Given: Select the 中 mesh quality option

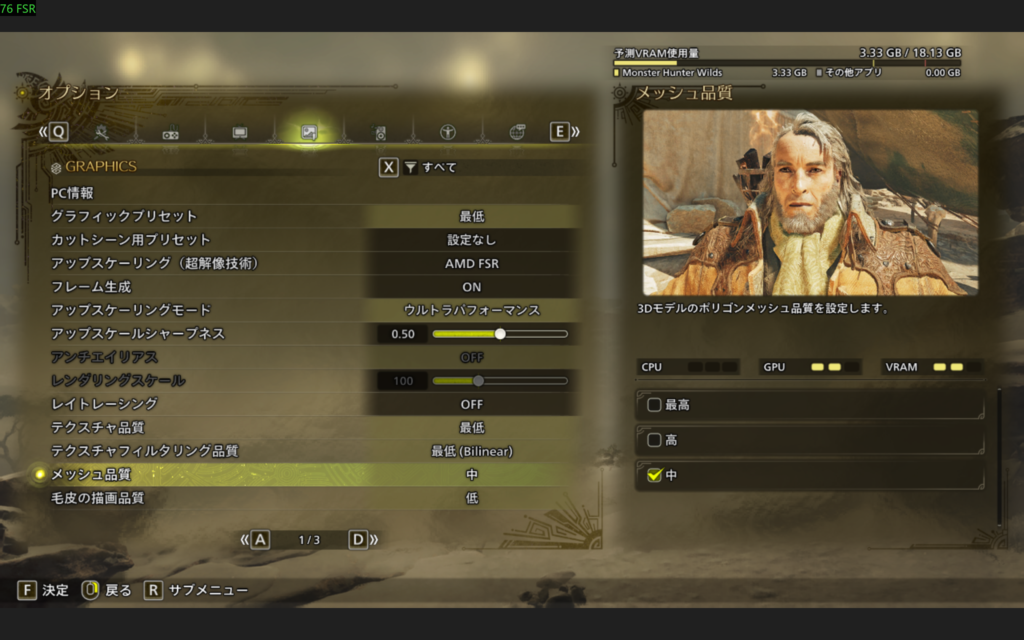Looking at the screenshot, I should (x=810, y=475).
